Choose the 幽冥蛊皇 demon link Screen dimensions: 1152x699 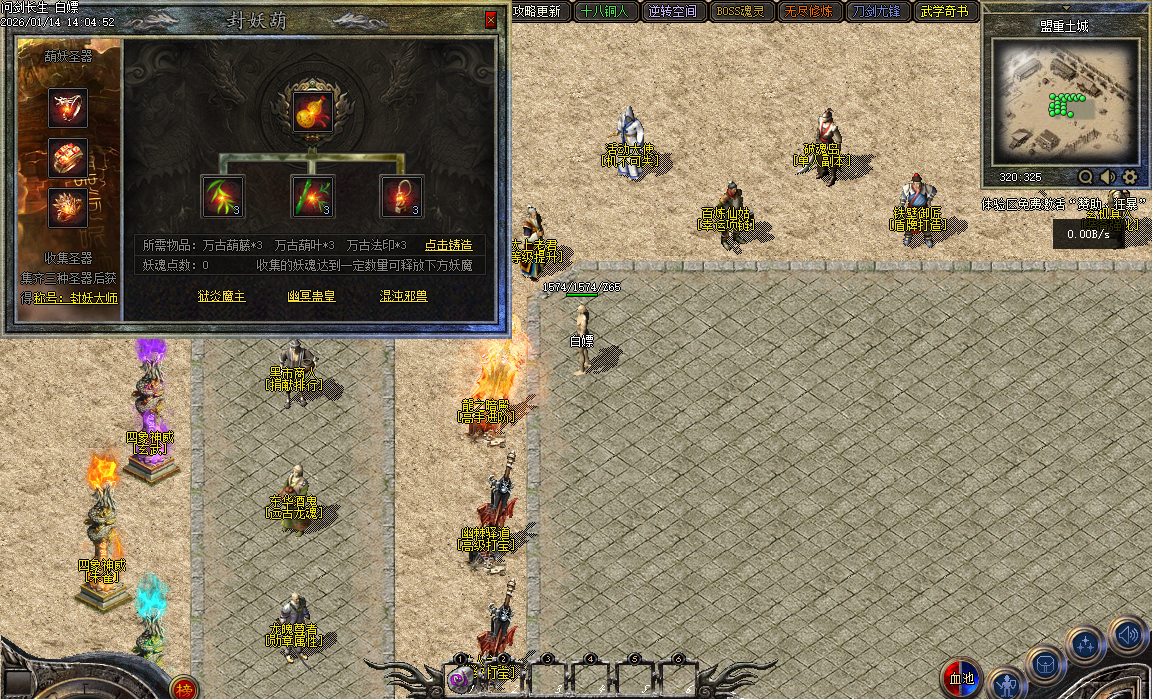311,296
